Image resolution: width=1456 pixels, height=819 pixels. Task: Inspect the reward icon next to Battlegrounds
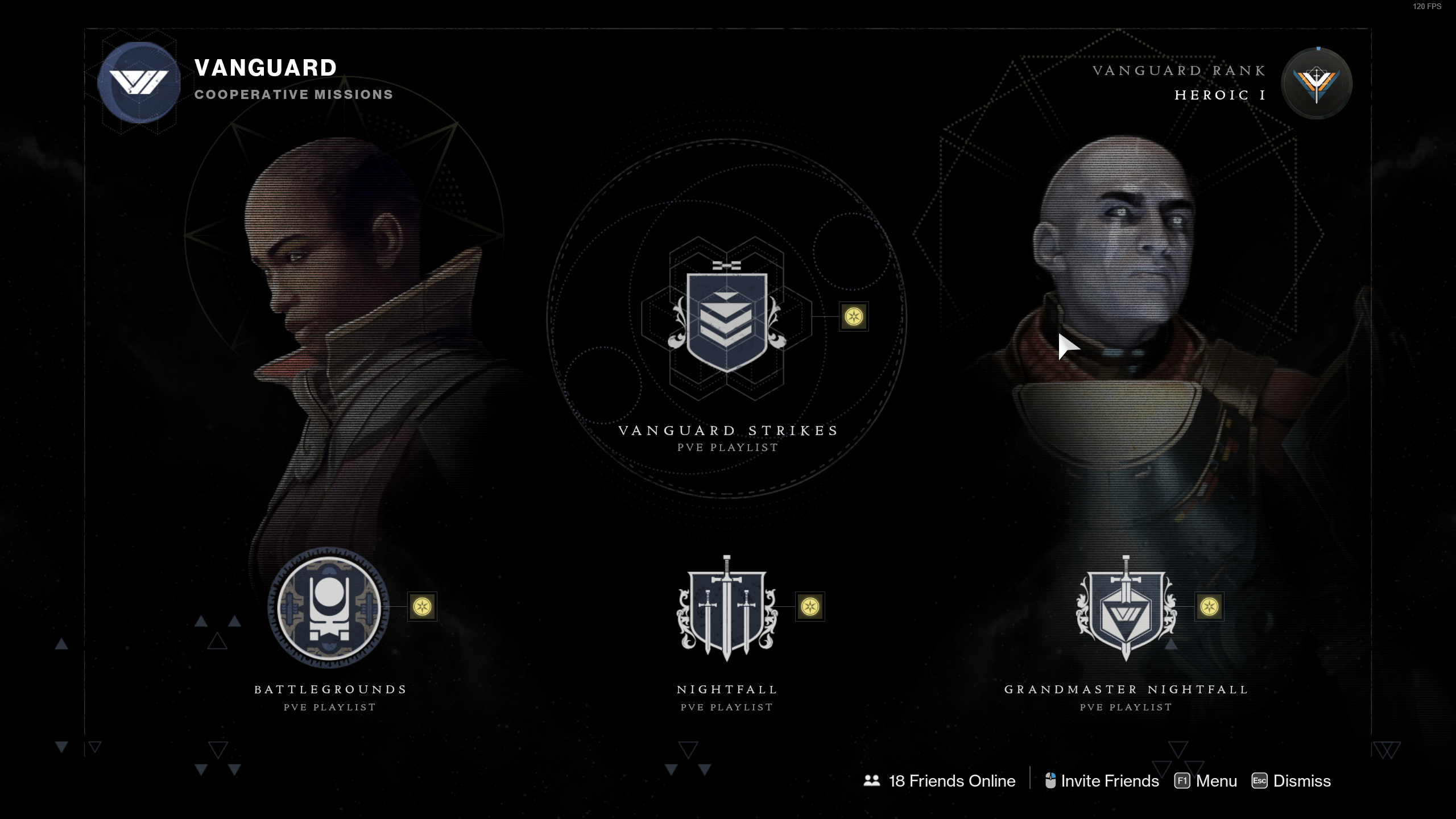(422, 607)
